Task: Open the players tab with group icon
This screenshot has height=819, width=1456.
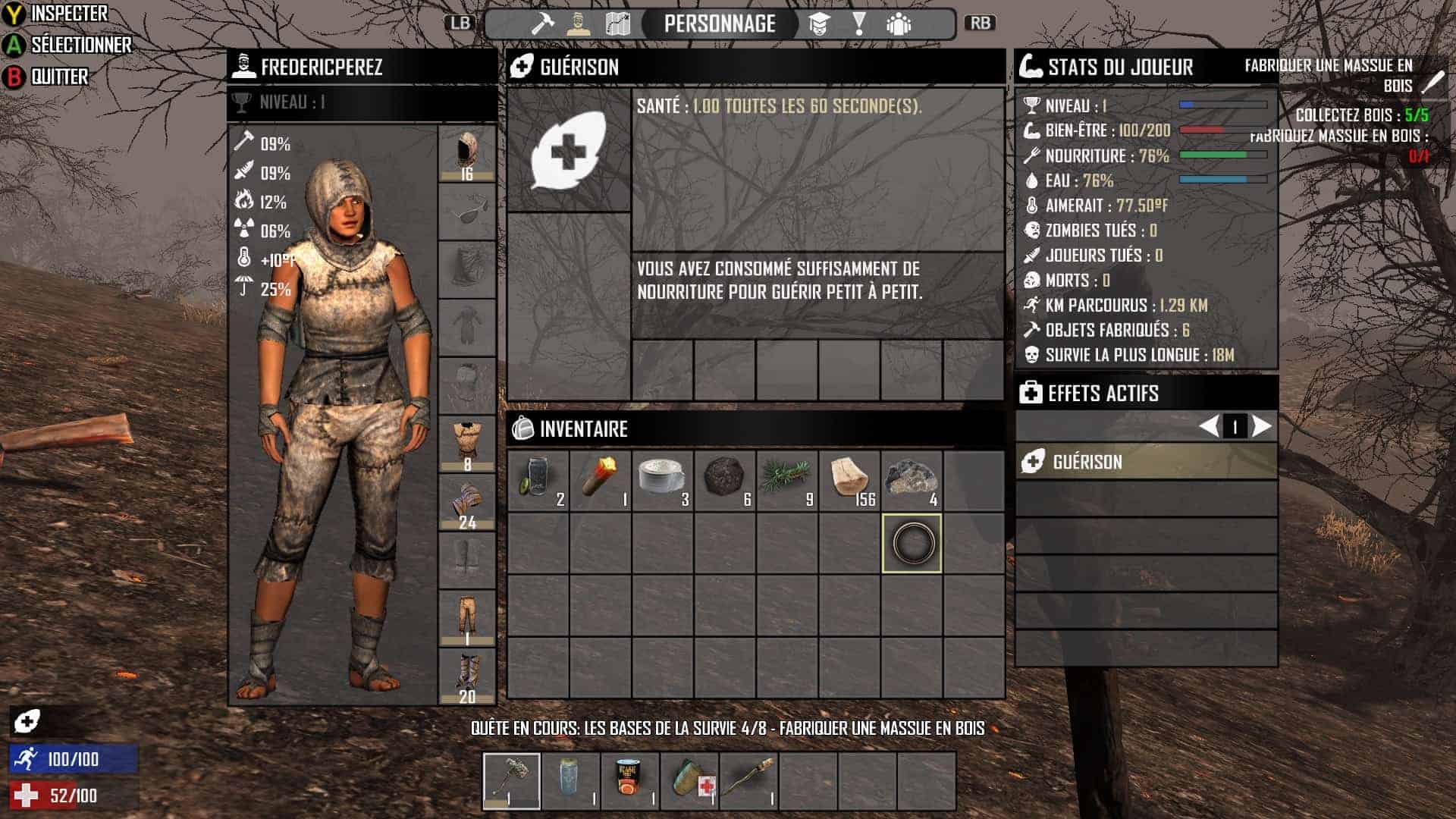Action: tap(899, 24)
